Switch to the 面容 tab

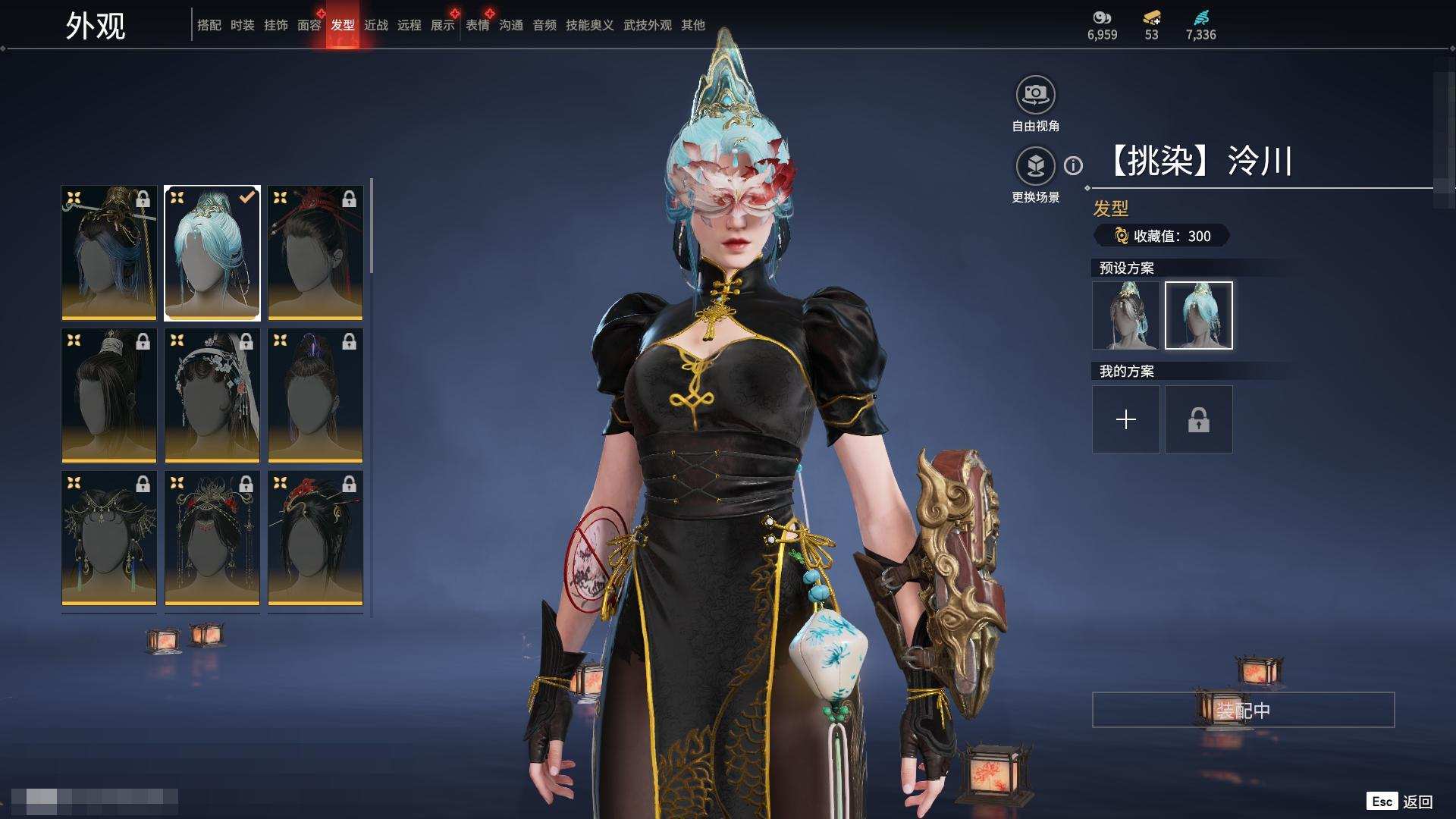tap(309, 25)
